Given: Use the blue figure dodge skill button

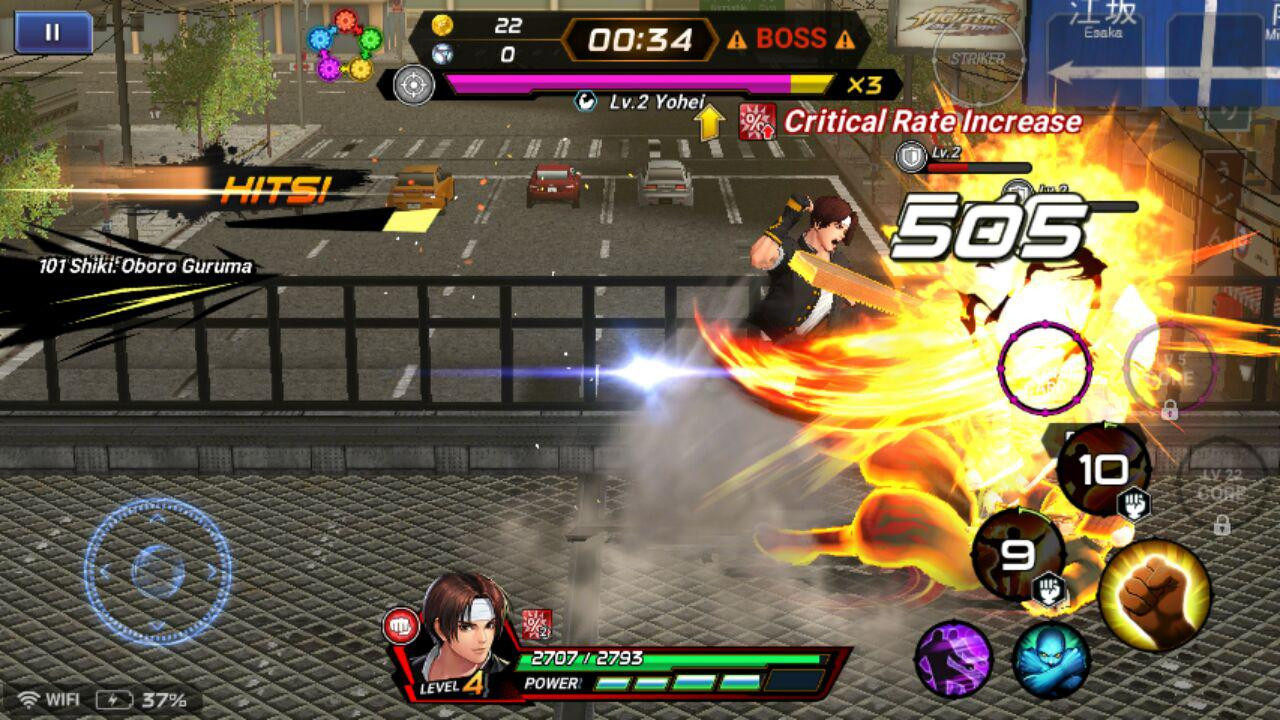Looking at the screenshot, I should click(x=1050, y=659).
